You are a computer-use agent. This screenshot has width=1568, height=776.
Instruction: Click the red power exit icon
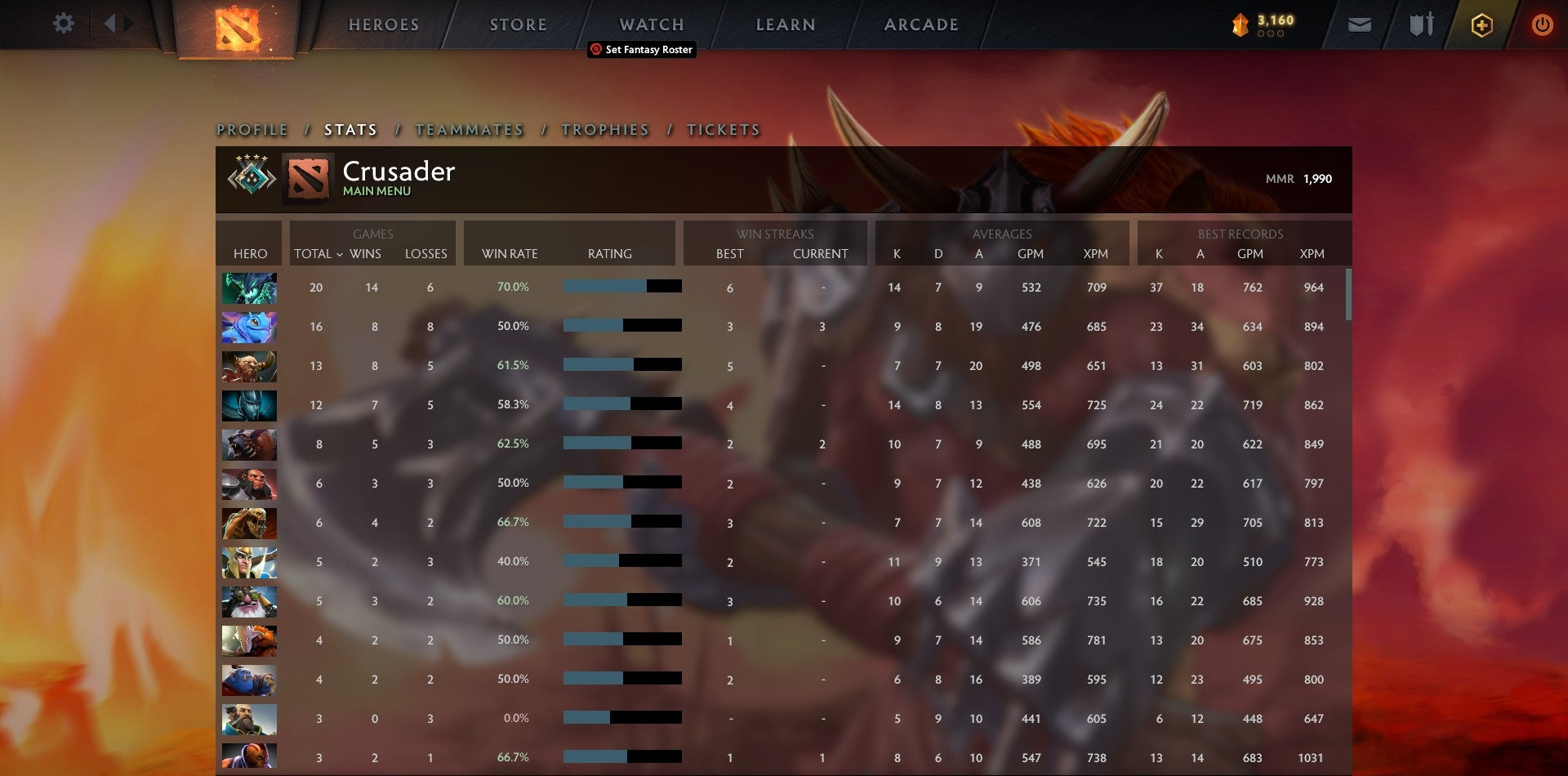(1543, 25)
